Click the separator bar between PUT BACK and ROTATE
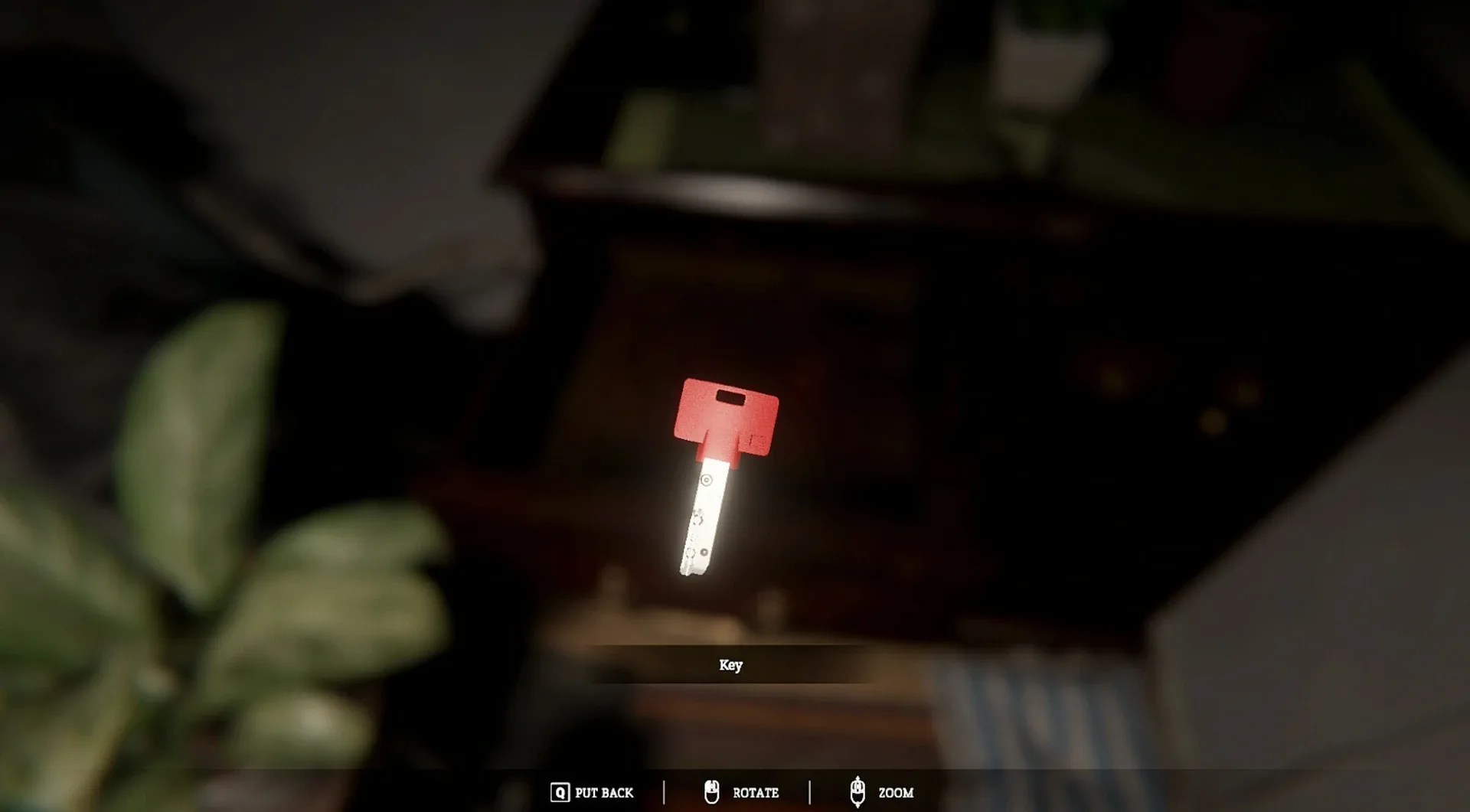1470x812 pixels. (665, 791)
